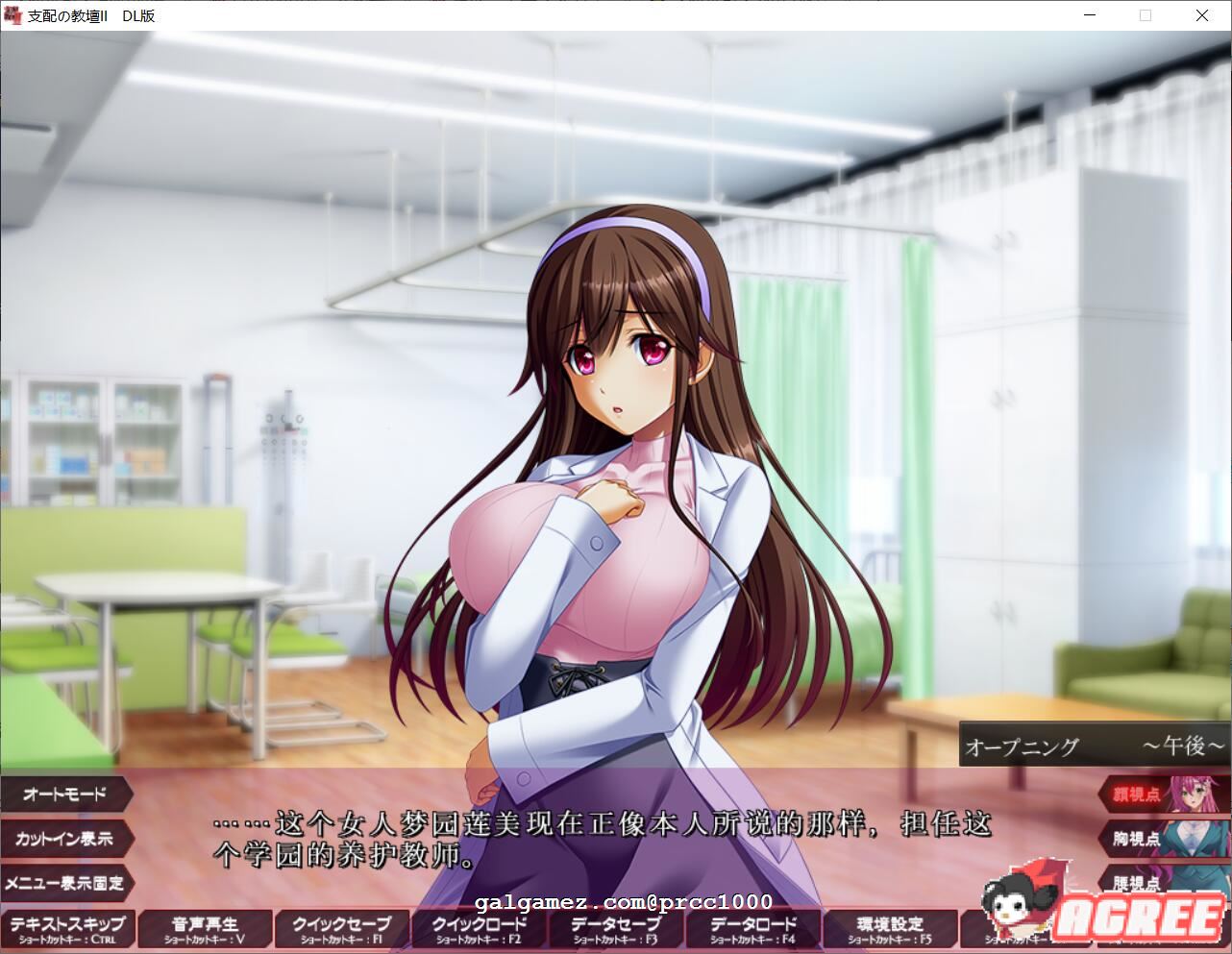Image resolution: width=1232 pixels, height=954 pixels.
Task: Activate テキストスキップ text skipping
Action: click(67, 927)
